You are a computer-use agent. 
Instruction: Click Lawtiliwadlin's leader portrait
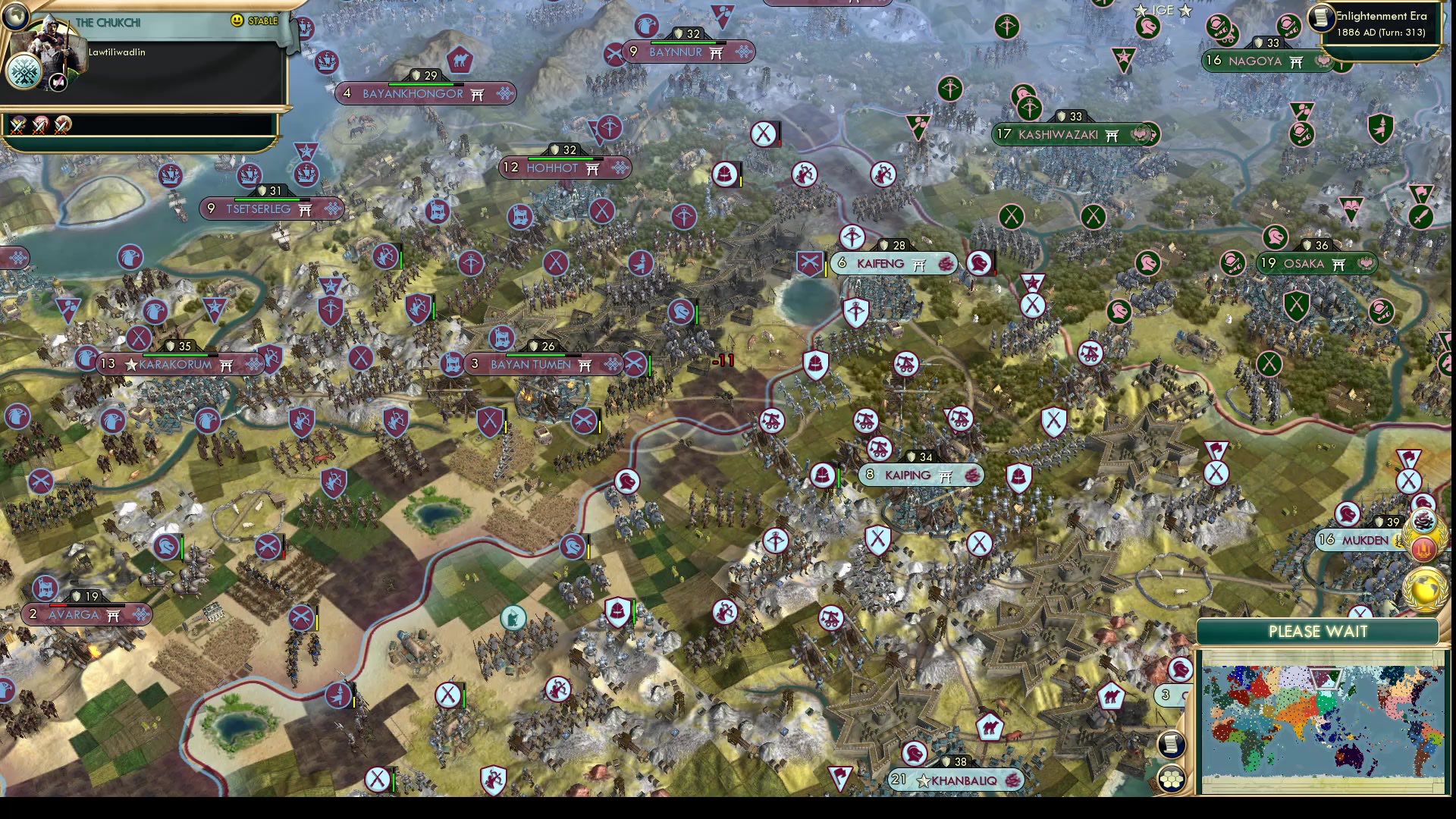pos(52,44)
